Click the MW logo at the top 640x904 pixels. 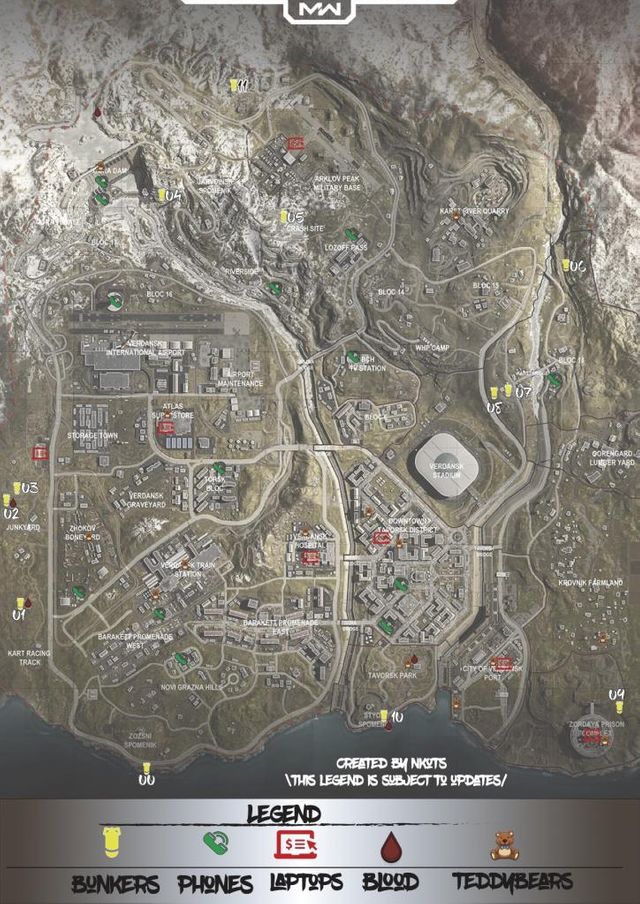318,11
